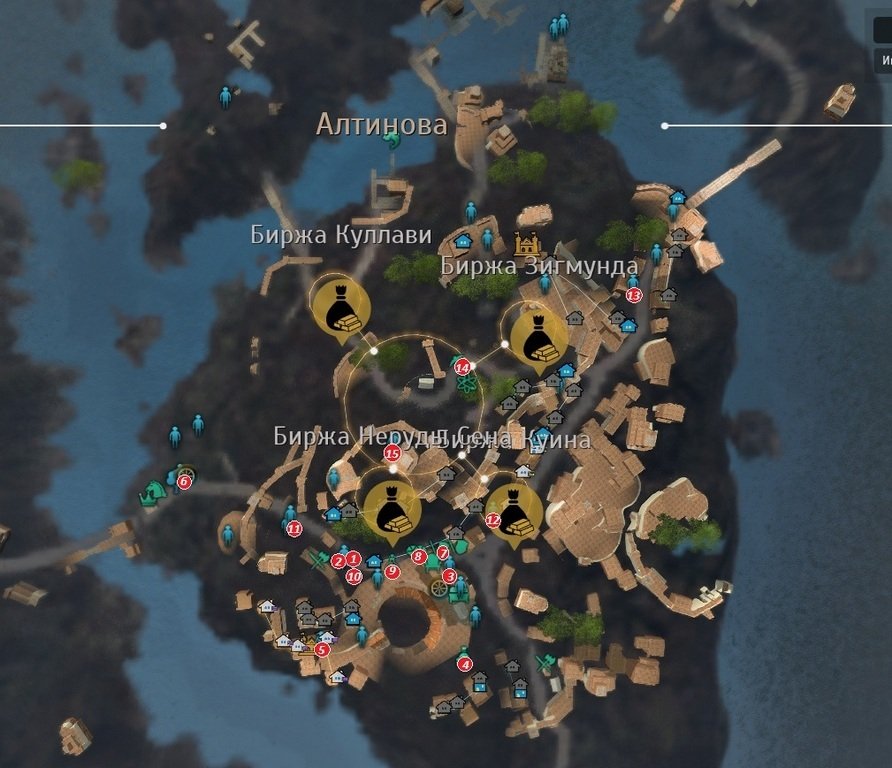Choose red map marker number 13

633,295
